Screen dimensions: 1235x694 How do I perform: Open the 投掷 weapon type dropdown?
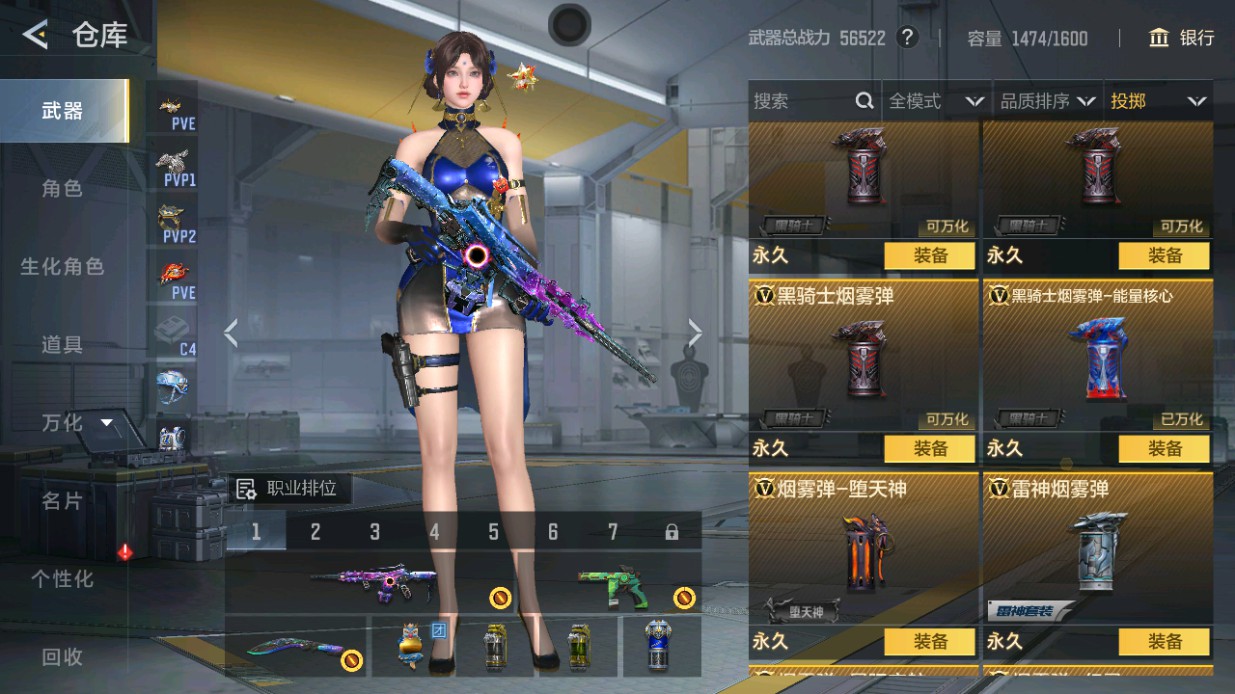(1157, 101)
